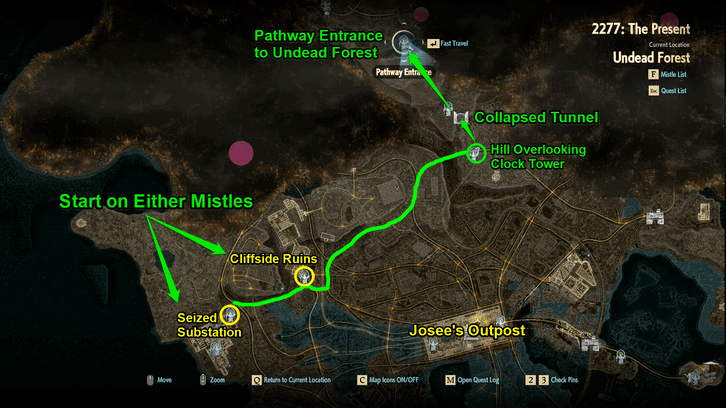Select the Cliffside Ruins mistle marker
This screenshot has width=727, height=408.
[305, 276]
